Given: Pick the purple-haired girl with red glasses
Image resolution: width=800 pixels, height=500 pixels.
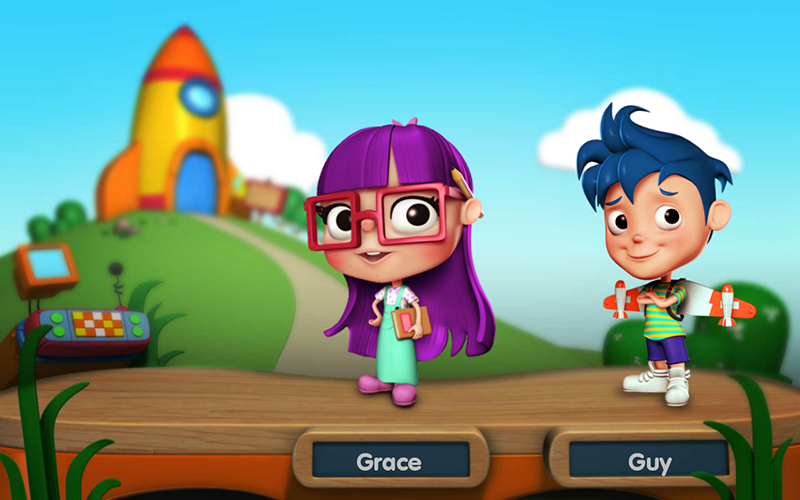Looking at the screenshot, I should [400, 260].
